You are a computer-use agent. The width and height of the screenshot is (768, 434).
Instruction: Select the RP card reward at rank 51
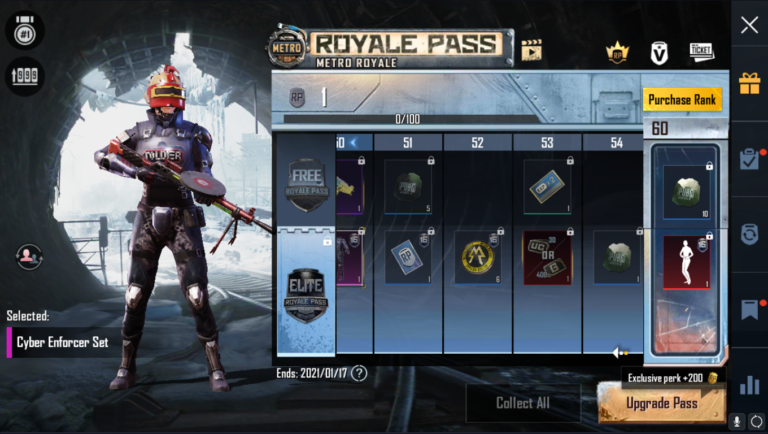pos(408,257)
